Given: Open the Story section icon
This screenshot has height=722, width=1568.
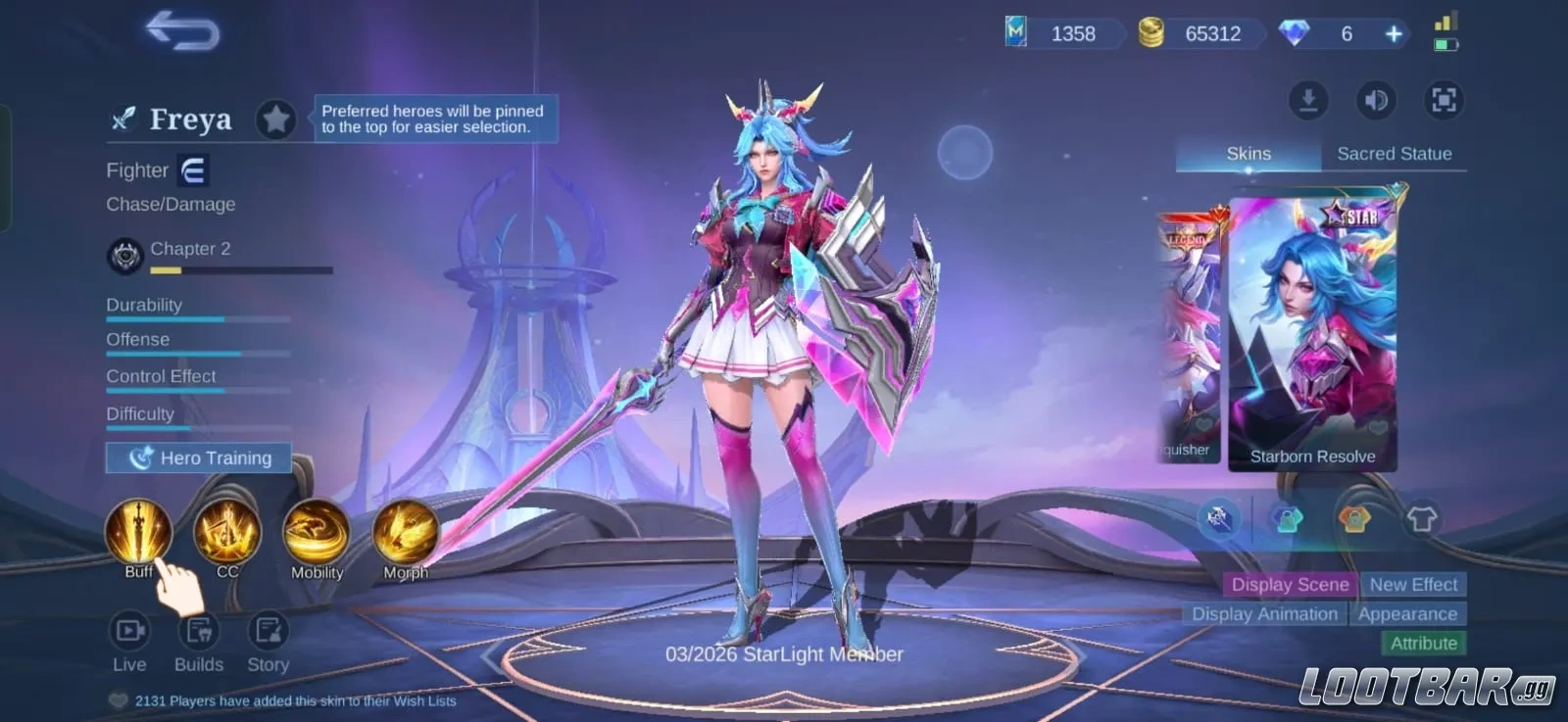Looking at the screenshot, I should pyautogui.click(x=267, y=632).
